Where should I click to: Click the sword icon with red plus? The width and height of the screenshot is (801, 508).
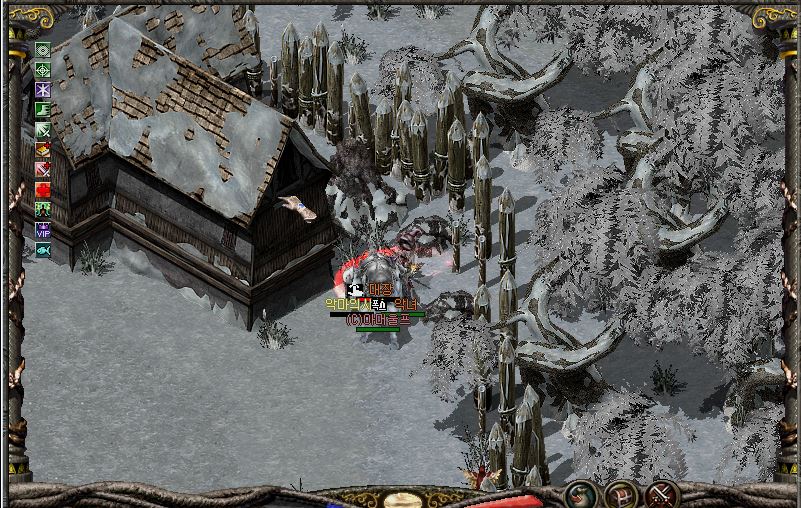point(43,170)
